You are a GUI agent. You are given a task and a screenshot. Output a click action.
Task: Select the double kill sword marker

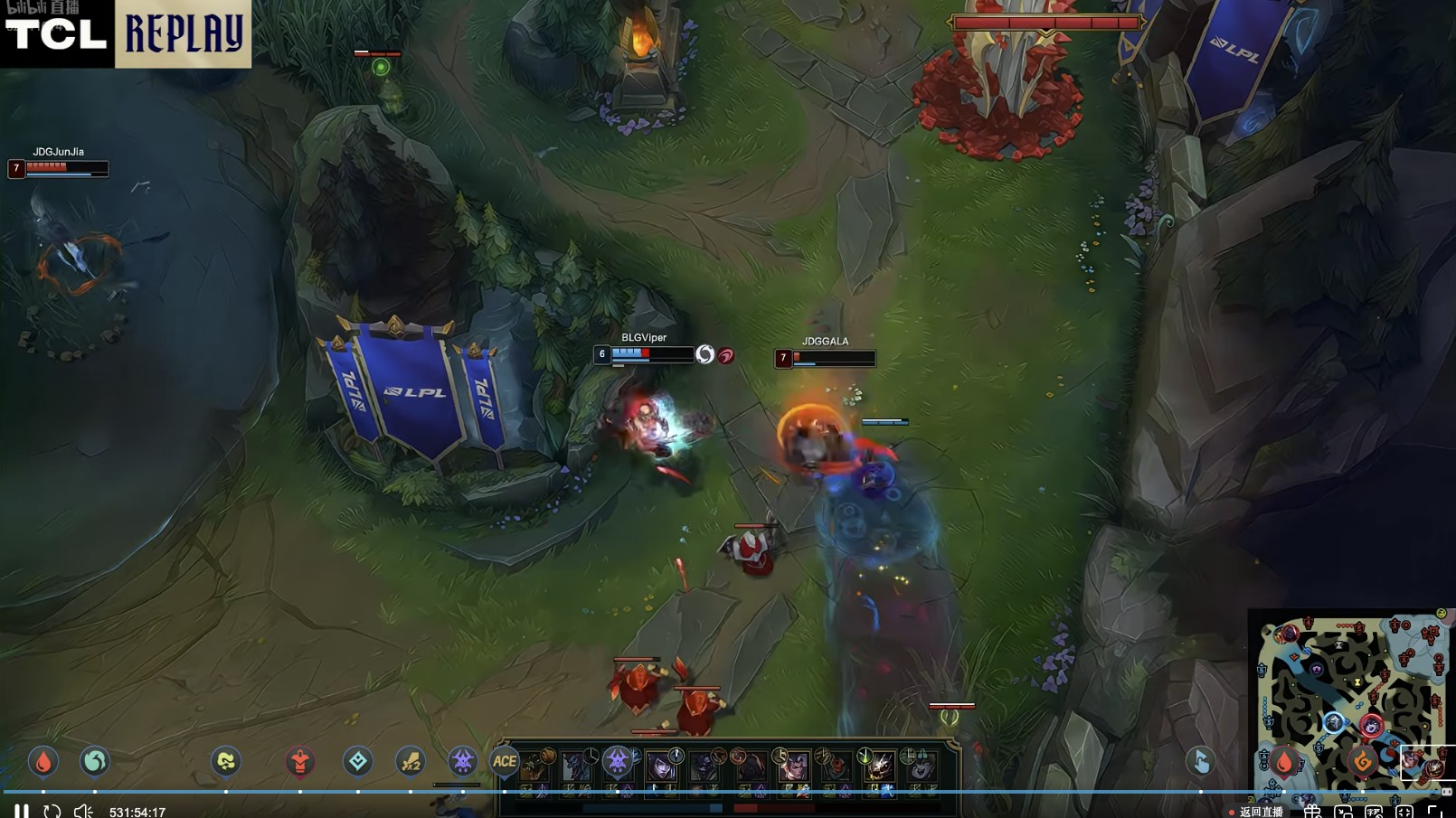[411, 762]
